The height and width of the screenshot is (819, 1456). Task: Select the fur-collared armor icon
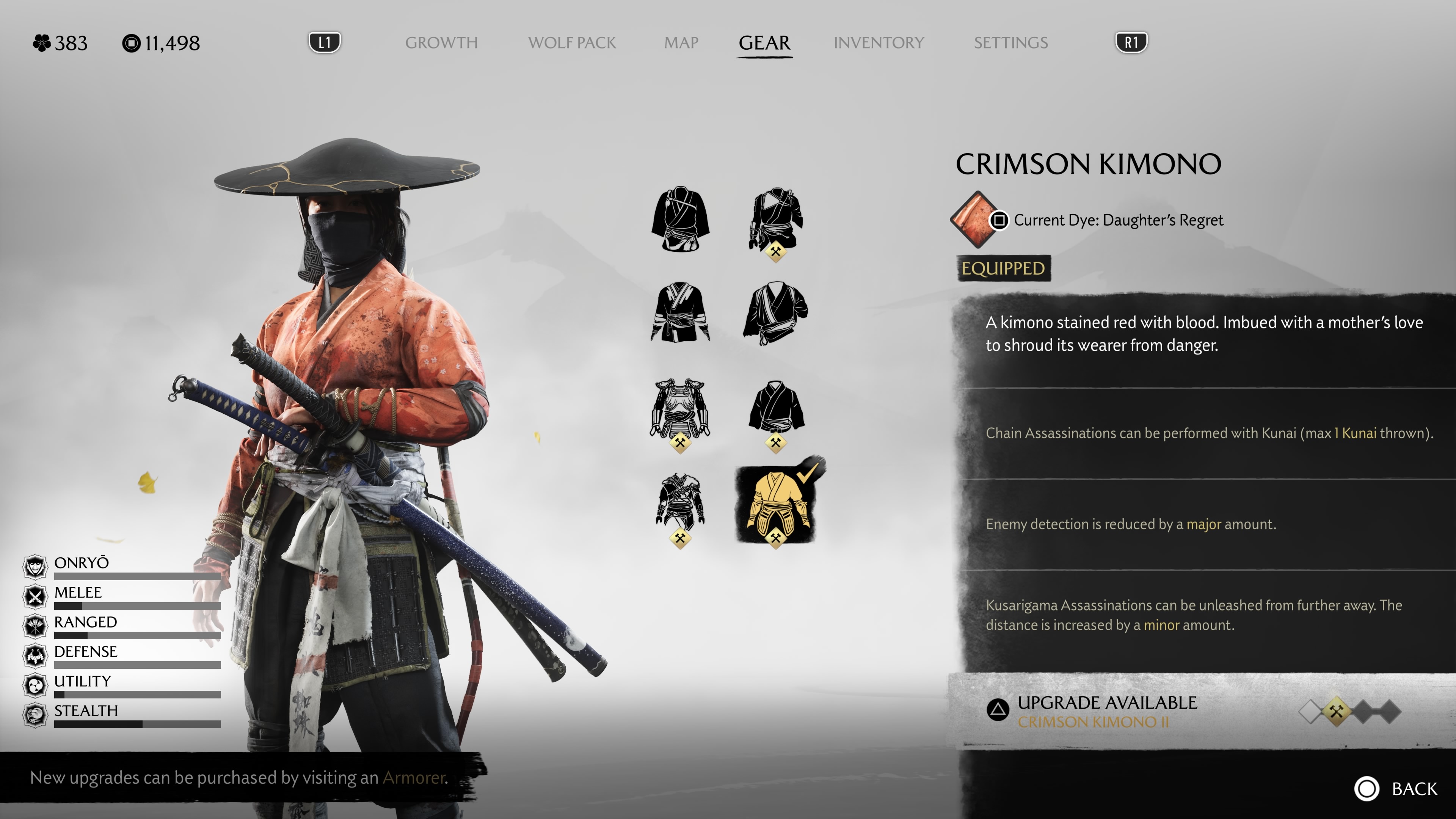679,503
